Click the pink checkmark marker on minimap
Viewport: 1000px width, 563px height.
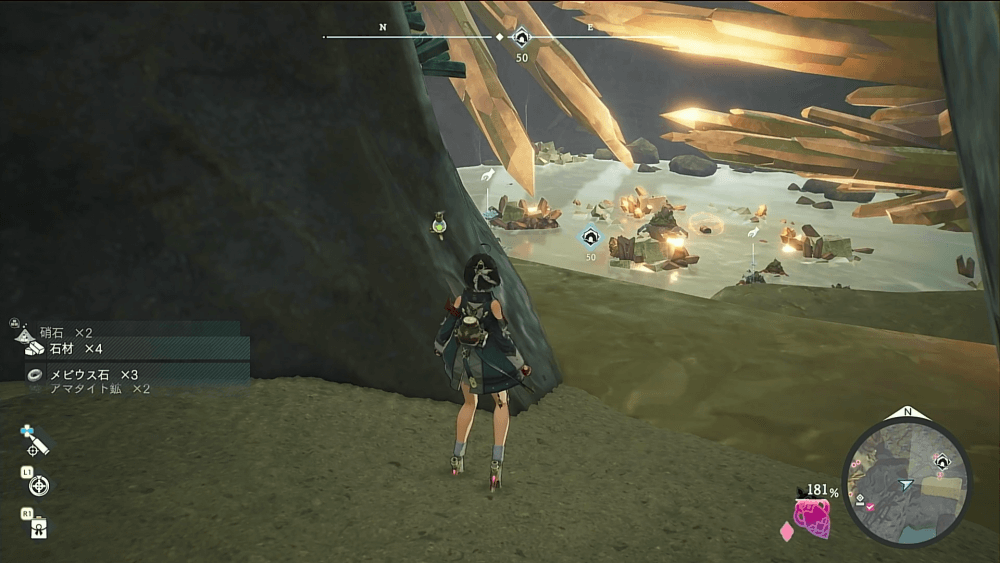click(872, 507)
